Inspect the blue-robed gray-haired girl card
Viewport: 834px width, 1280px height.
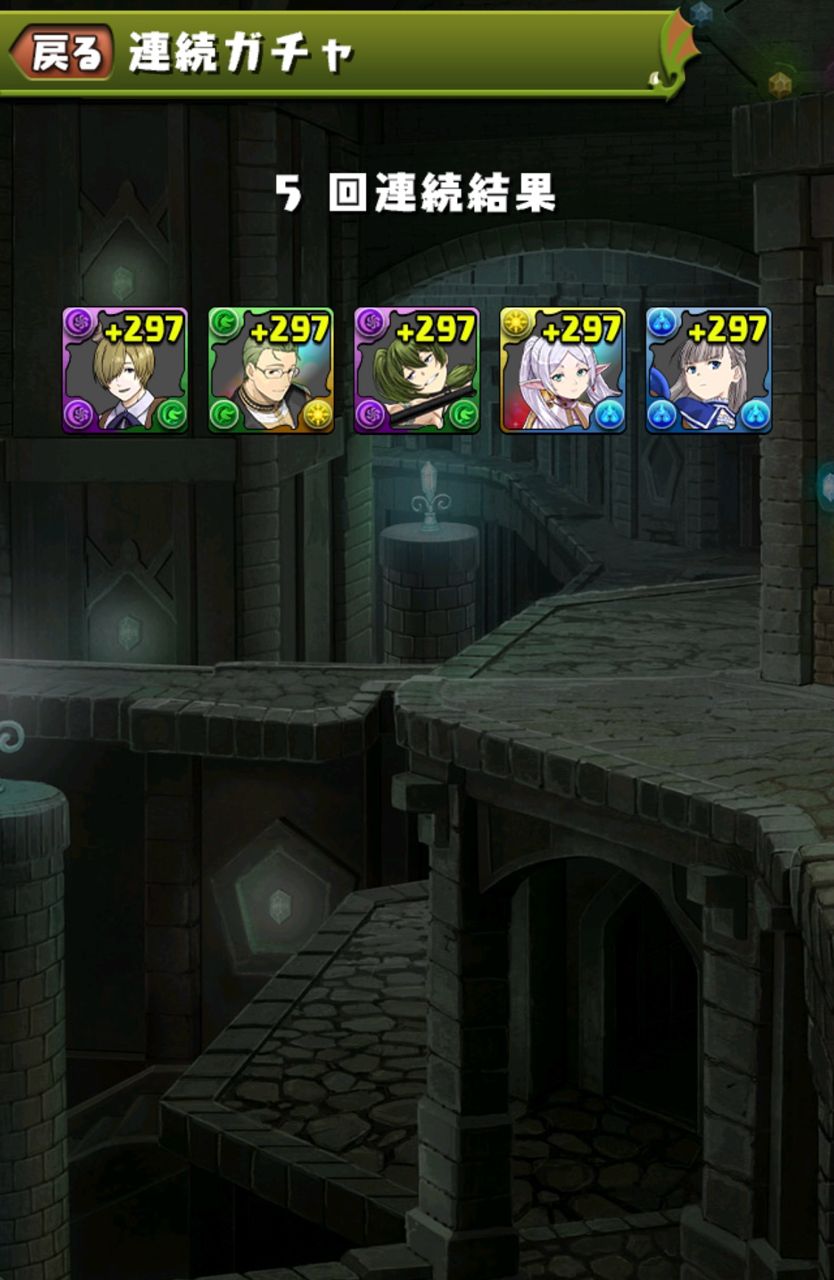click(x=709, y=370)
